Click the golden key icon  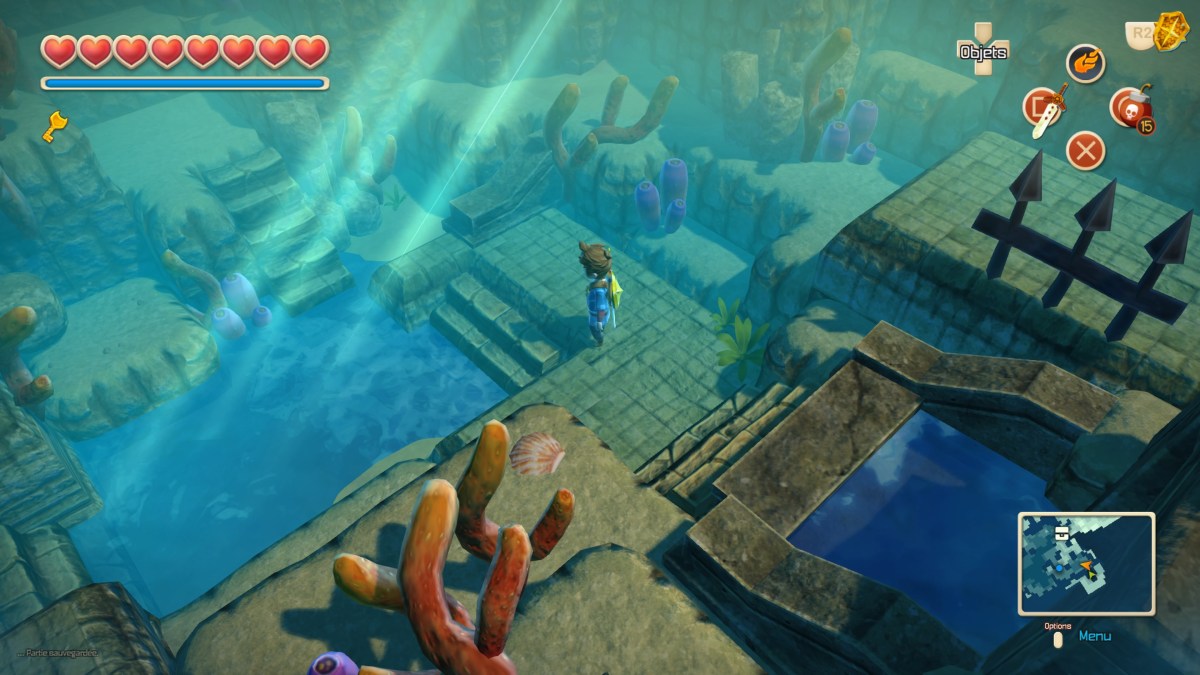[53, 126]
